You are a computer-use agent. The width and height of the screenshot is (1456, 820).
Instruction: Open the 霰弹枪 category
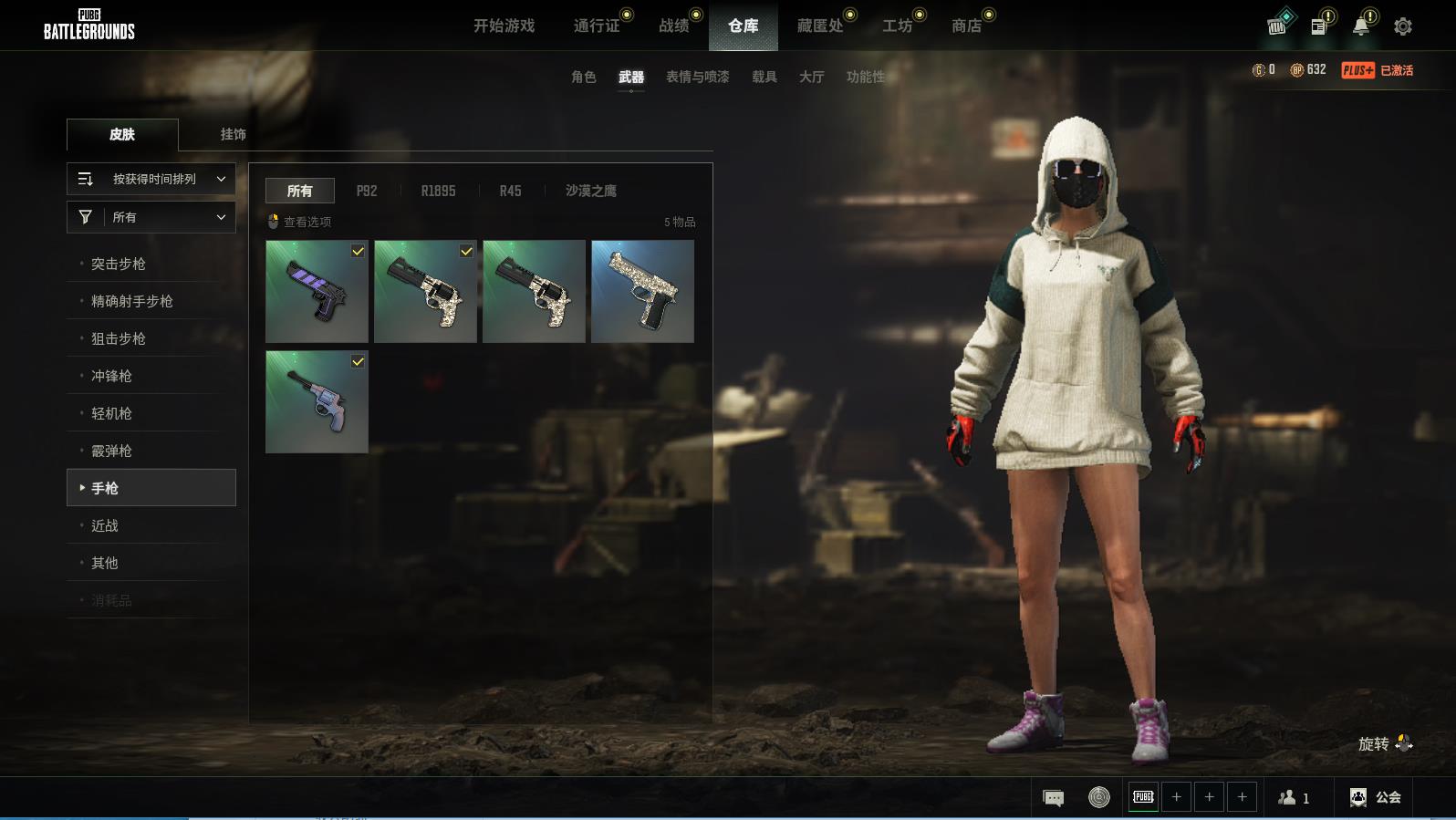coord(111,451)
